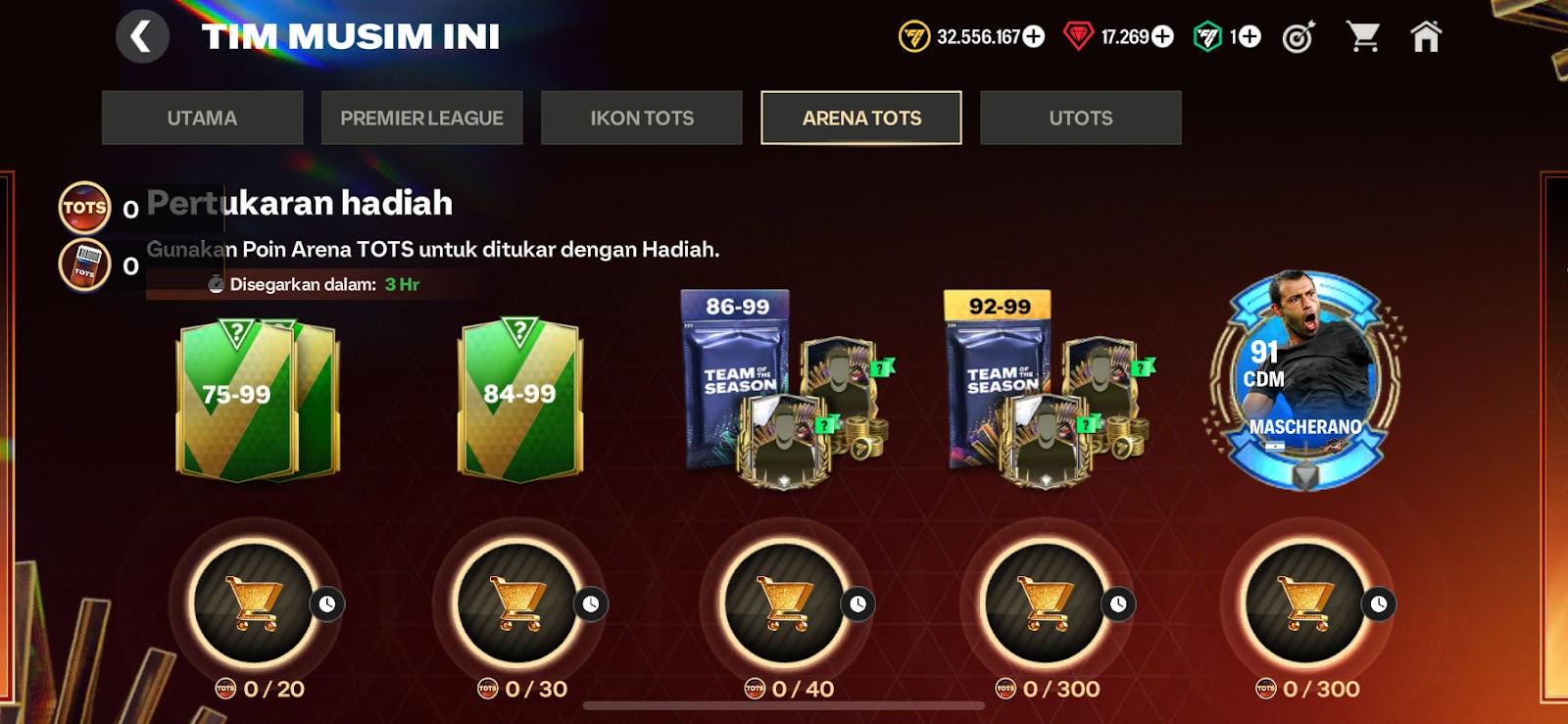The width and height of the screenshot is (1568, 724).
Task: Return to the home screen
Action: coord(1426,37)
